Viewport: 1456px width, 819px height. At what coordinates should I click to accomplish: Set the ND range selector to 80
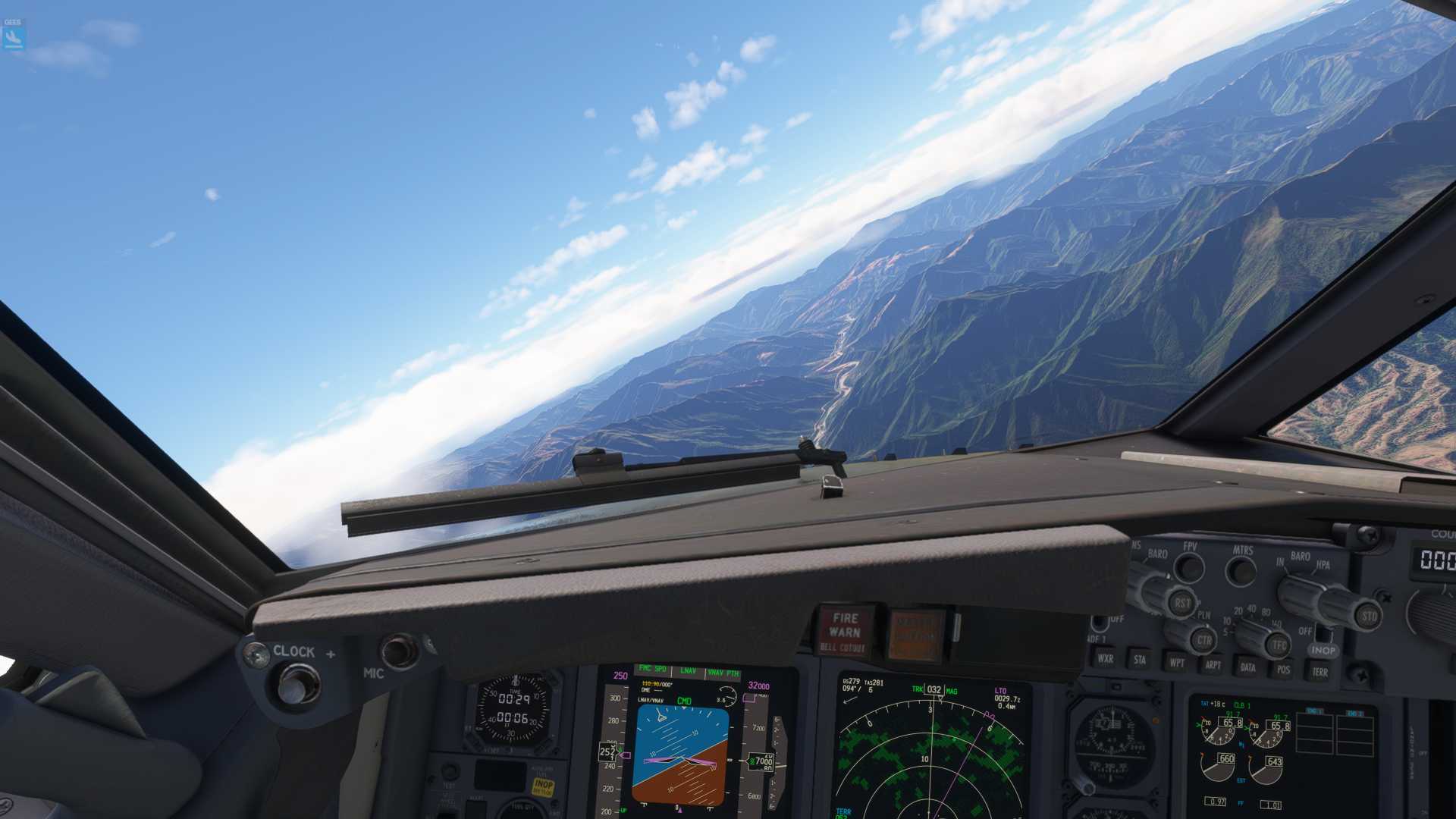(1267, 612)
